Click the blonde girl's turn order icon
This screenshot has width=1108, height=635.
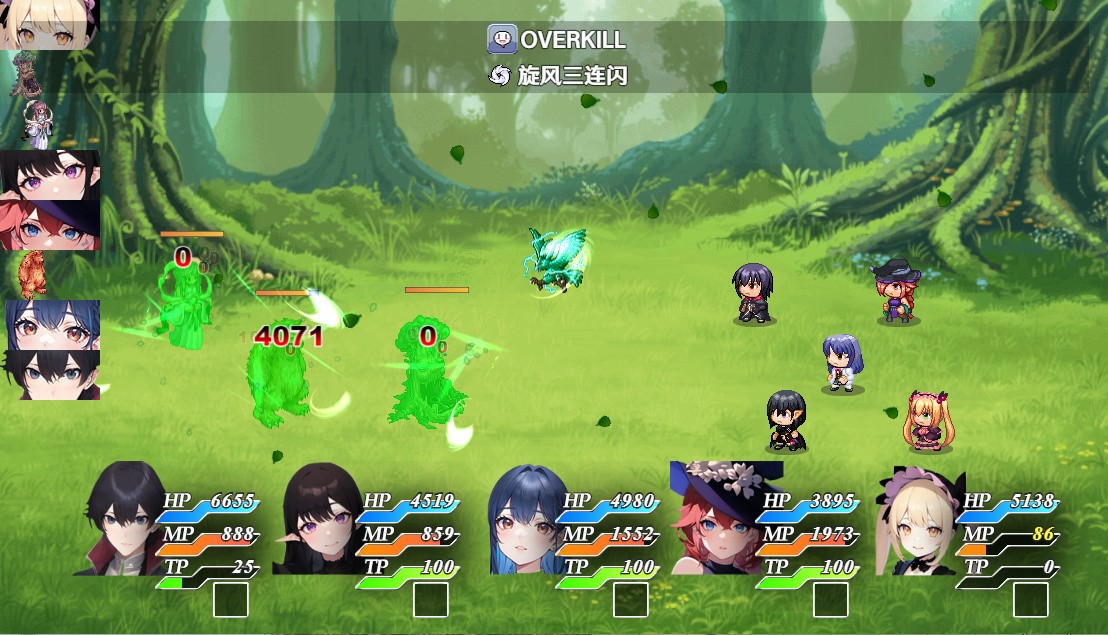click(x=50, y=24)
